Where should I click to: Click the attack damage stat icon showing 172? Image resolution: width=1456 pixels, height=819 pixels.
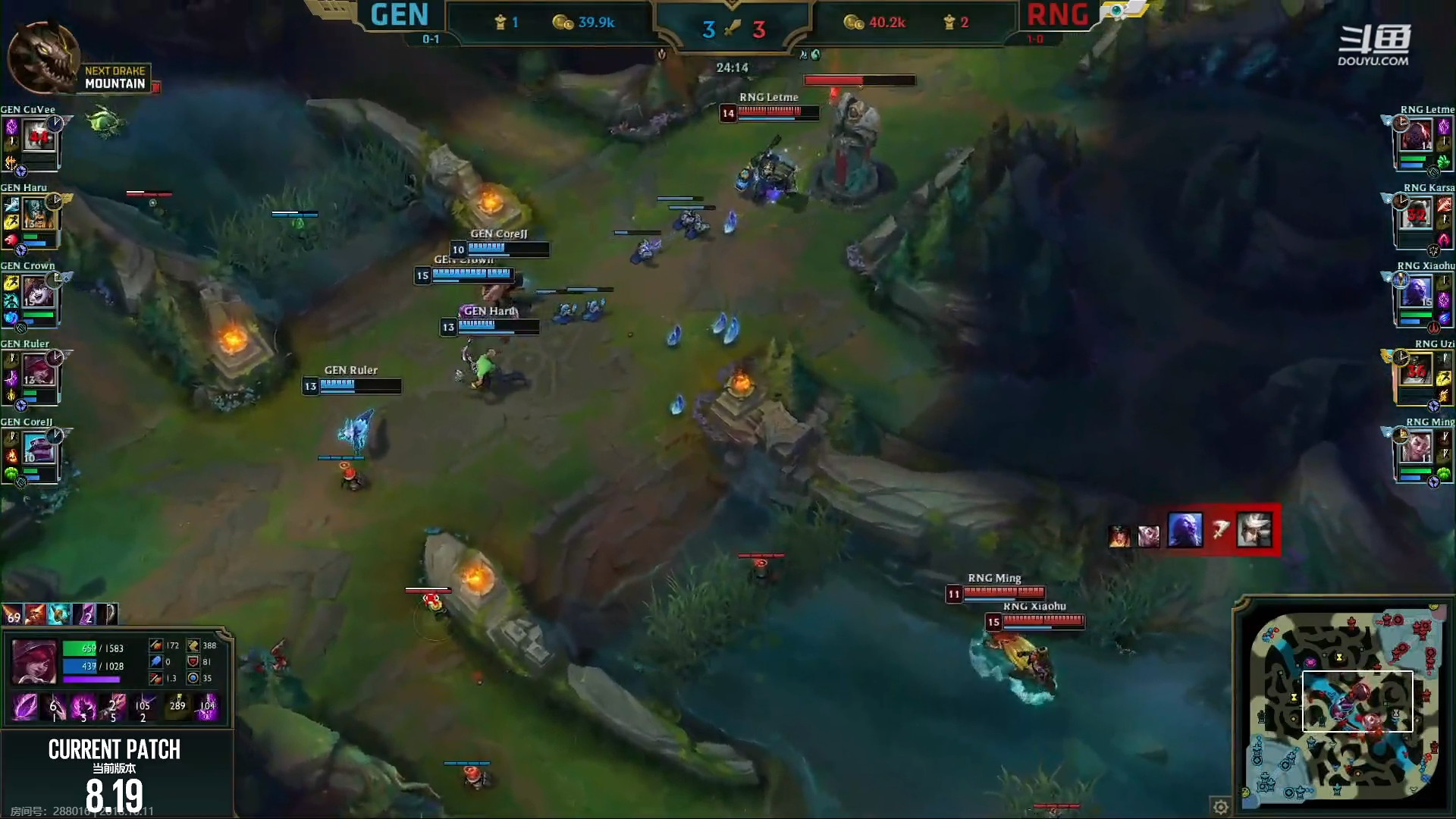(157, 645)
